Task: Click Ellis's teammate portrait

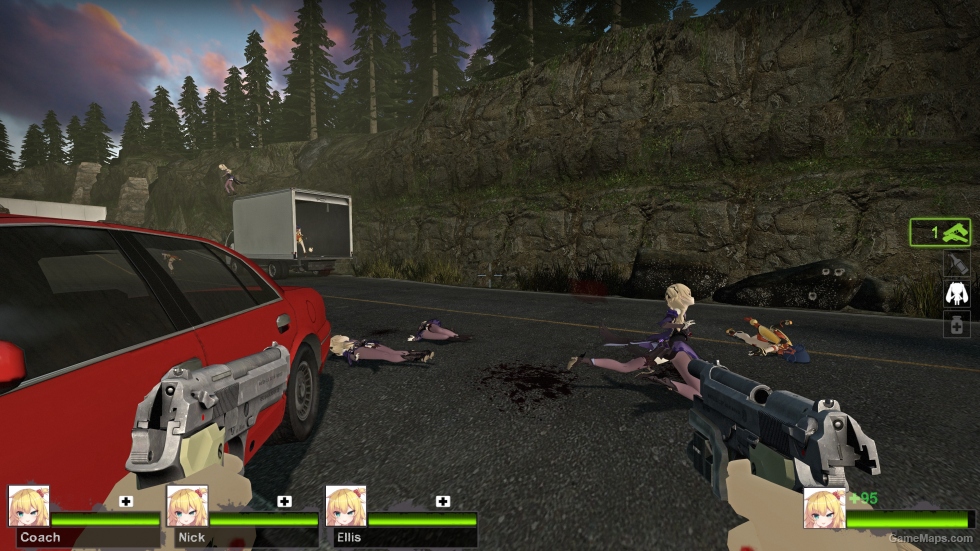Action: tap(345, 506)
